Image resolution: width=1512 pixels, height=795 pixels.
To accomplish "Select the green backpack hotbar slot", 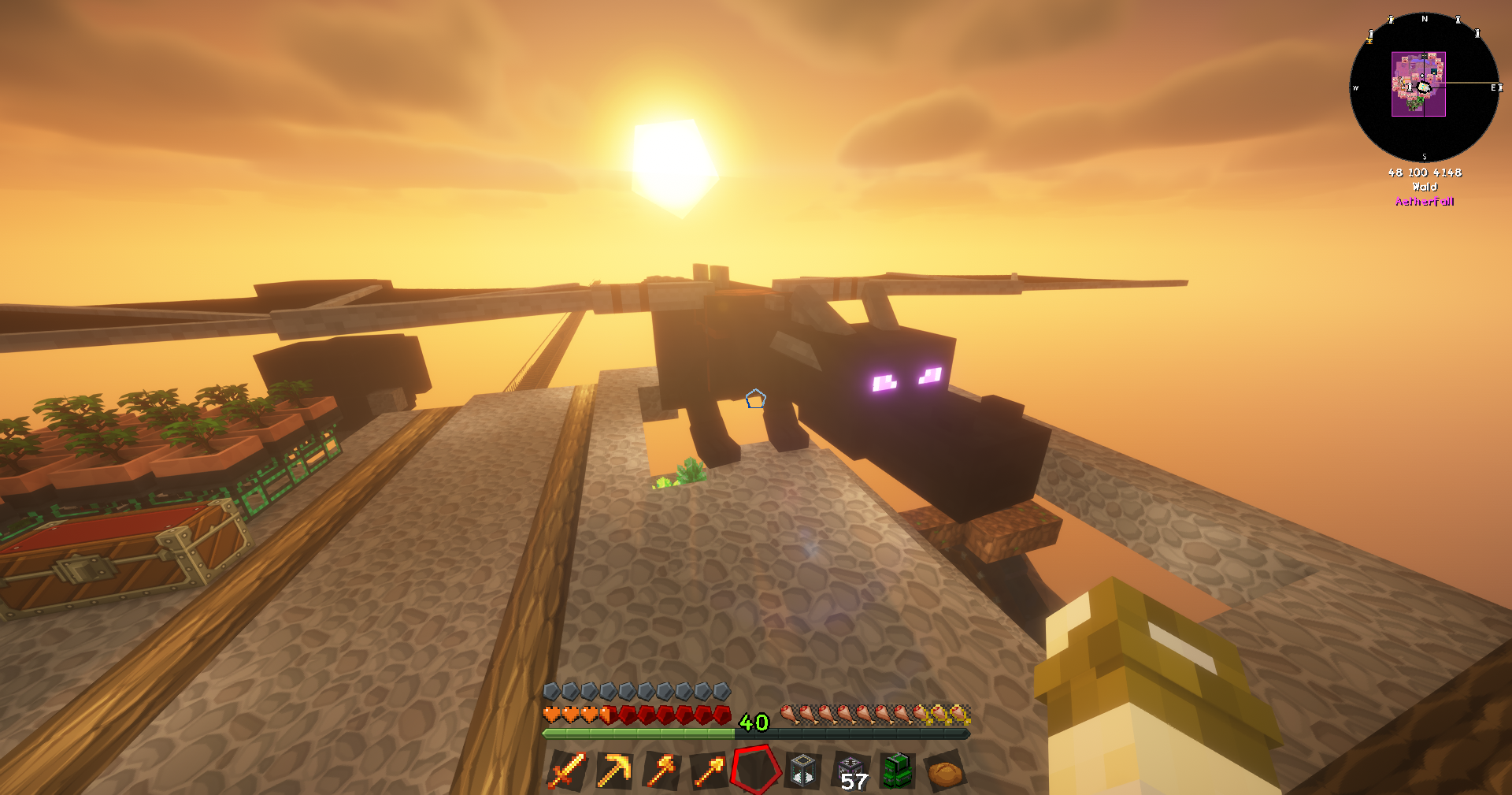I will tap(898, 770).
